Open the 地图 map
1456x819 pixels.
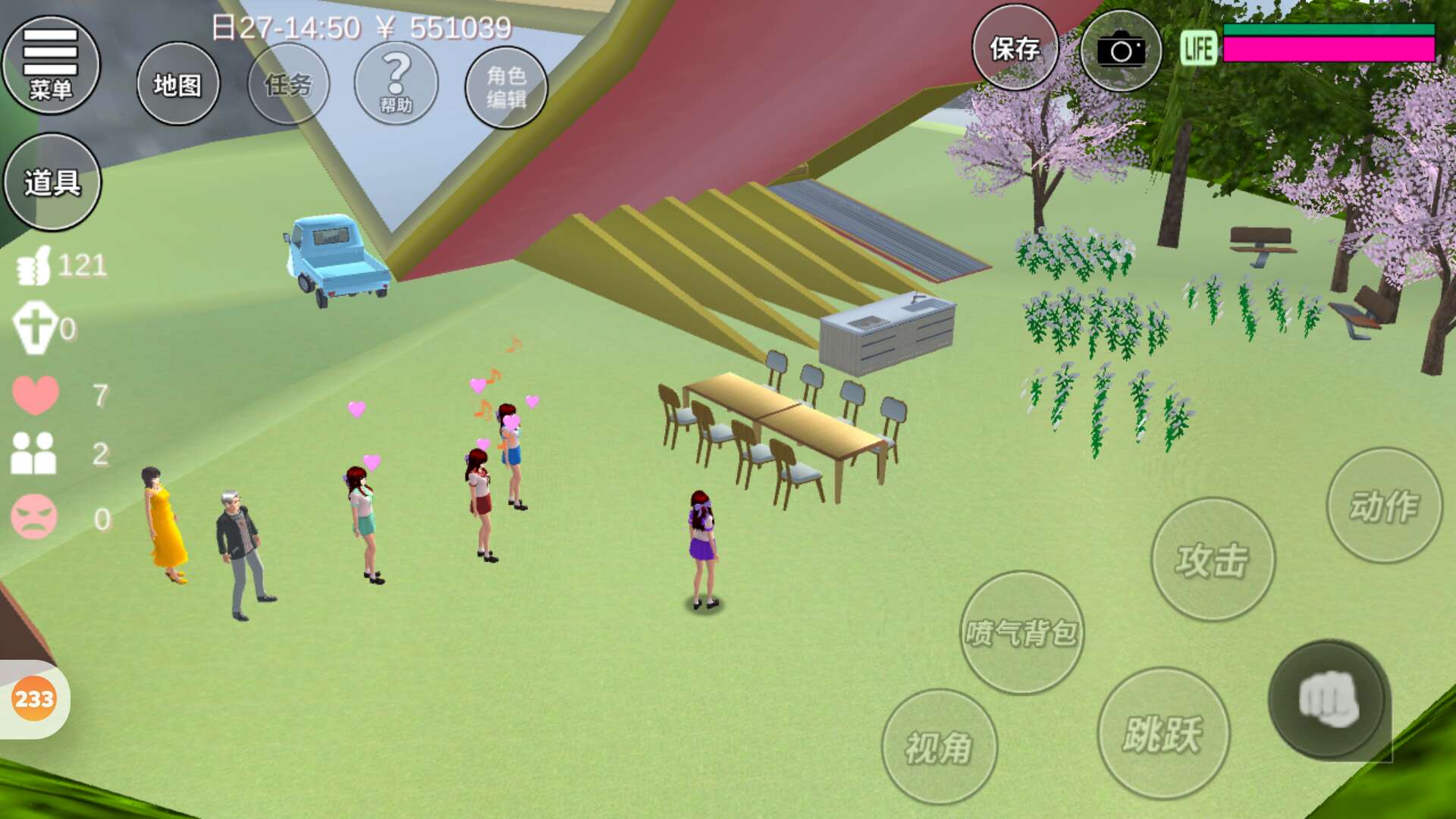pyautogui.click(x=178, y=84)
